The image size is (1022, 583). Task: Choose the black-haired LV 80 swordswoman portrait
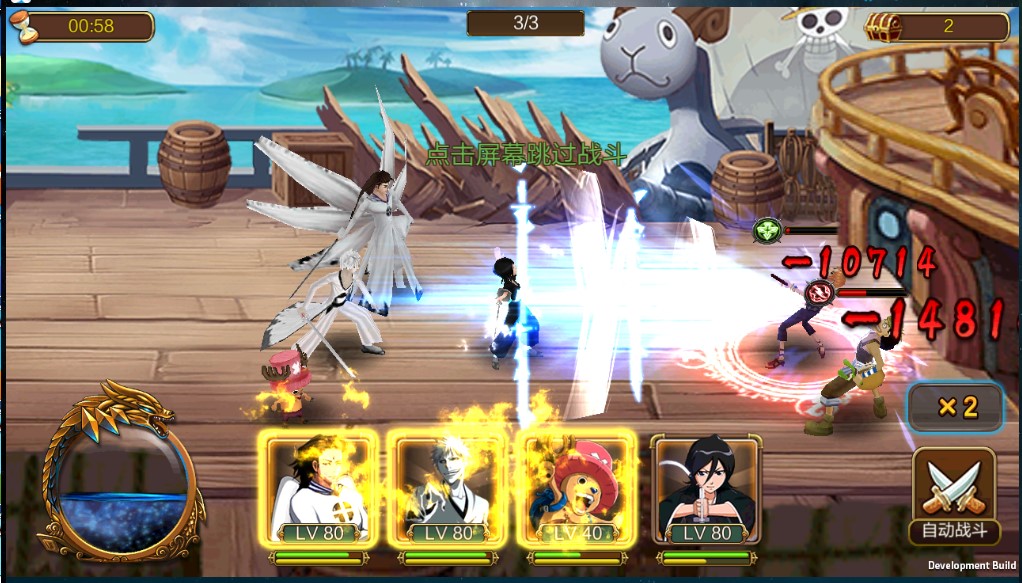707,491
